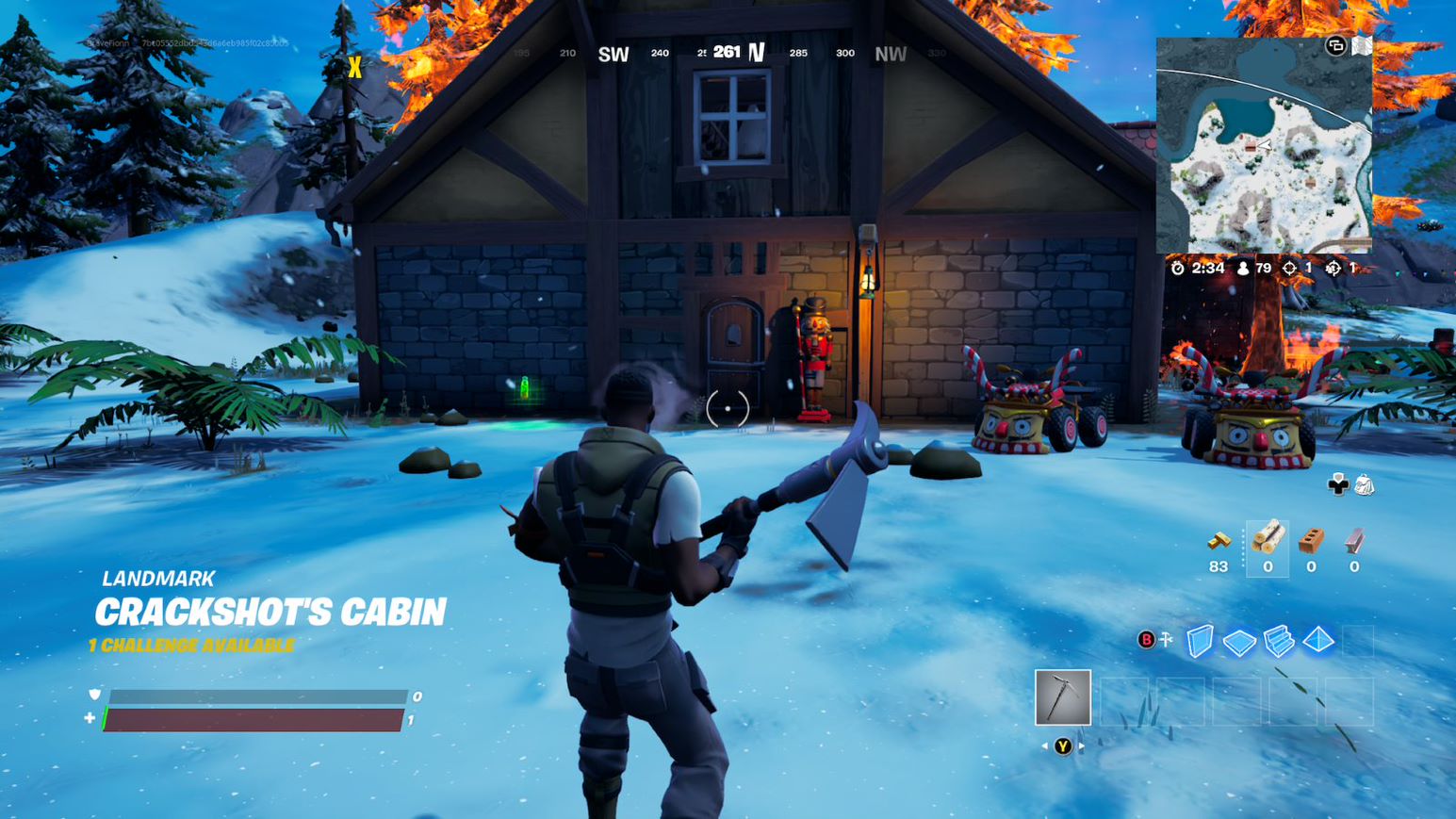Image resolution: width=1456 pixels, height=819 pixels.
Task: Click the player count icon on minimap
Action: coord(1243,269)
